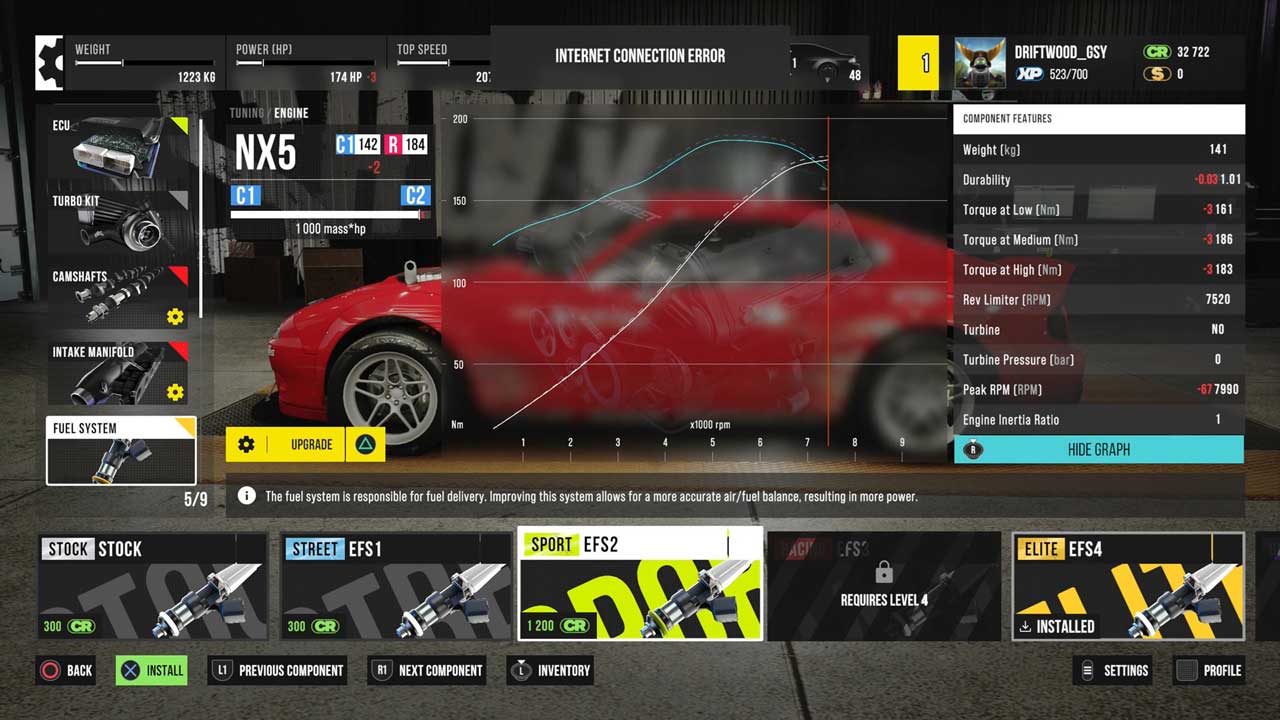Select the ECU component category

tap(121, 145)
